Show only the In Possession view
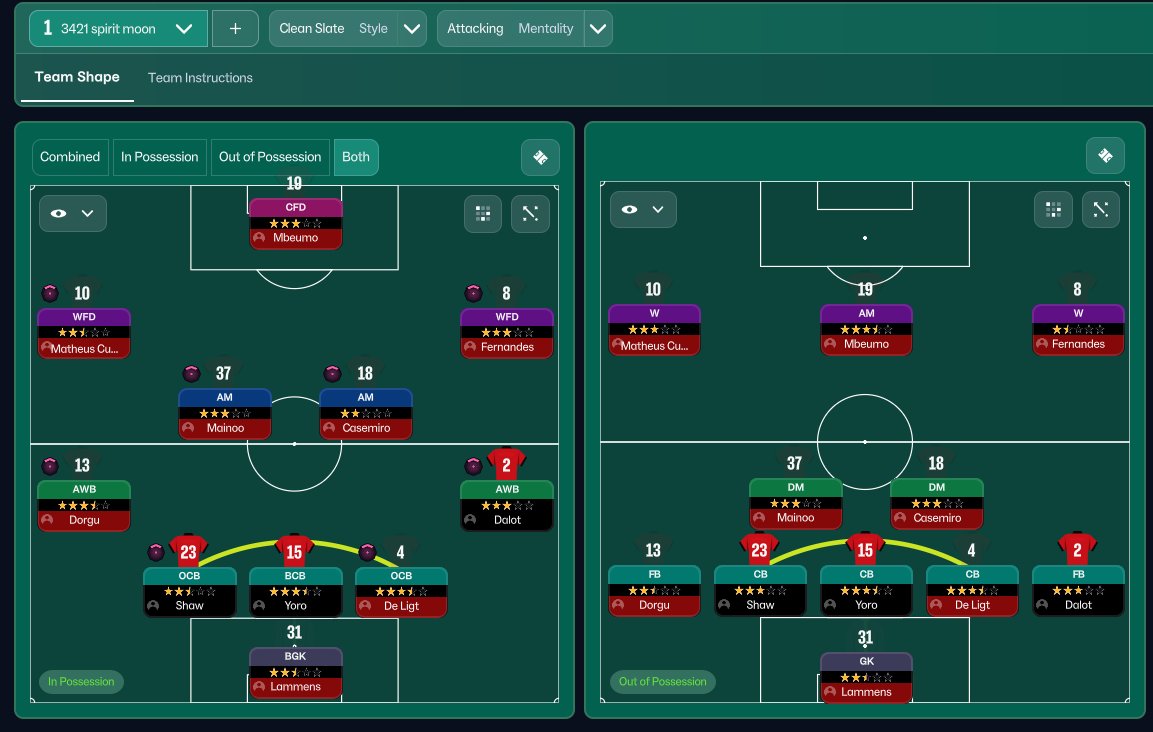The width and height of the screenshot is (1153, 732). tap(160, 157)
